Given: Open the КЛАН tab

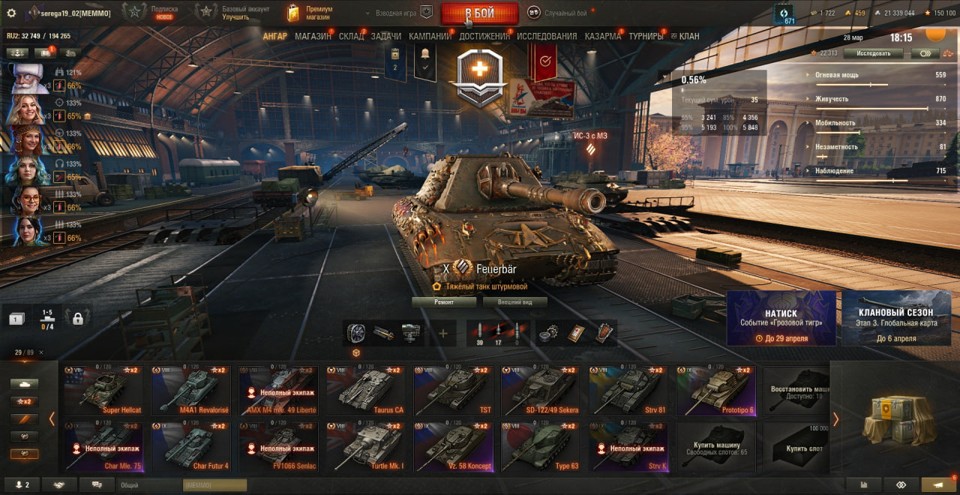Looking at the screenshot, I should coord(688,36).
